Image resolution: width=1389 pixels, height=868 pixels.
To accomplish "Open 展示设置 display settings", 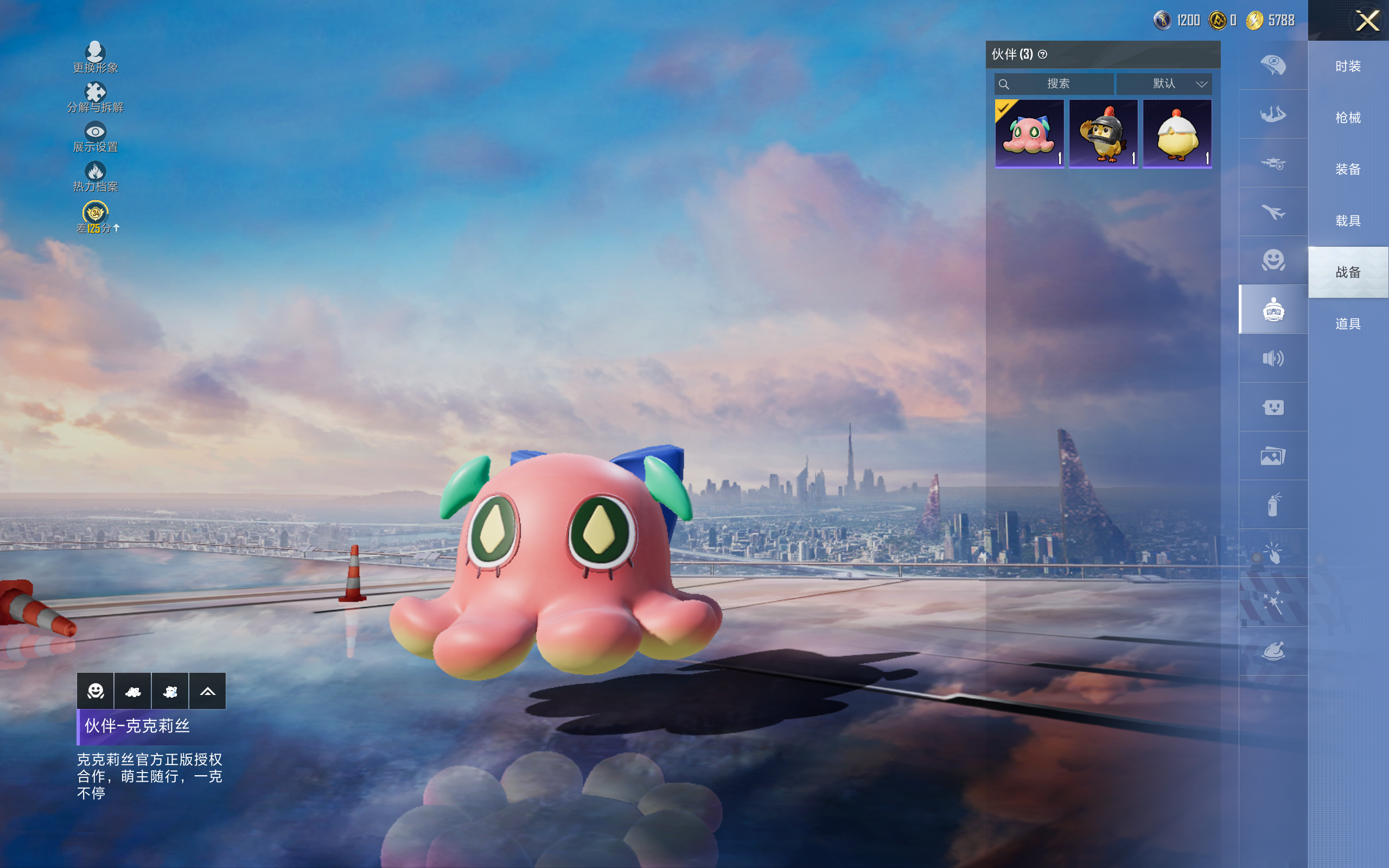I will (95, 137).
